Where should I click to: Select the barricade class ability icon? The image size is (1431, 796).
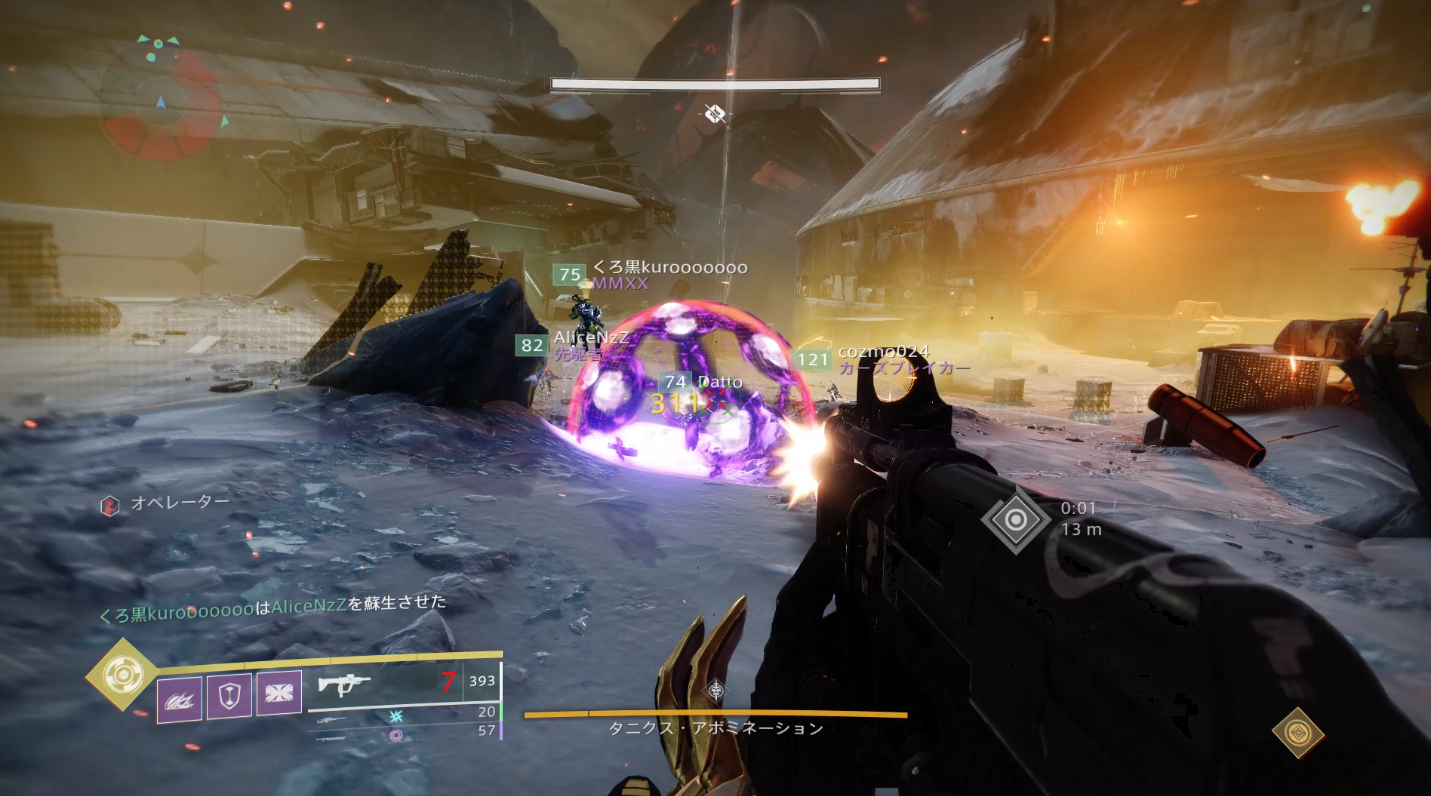coord(279,693)
